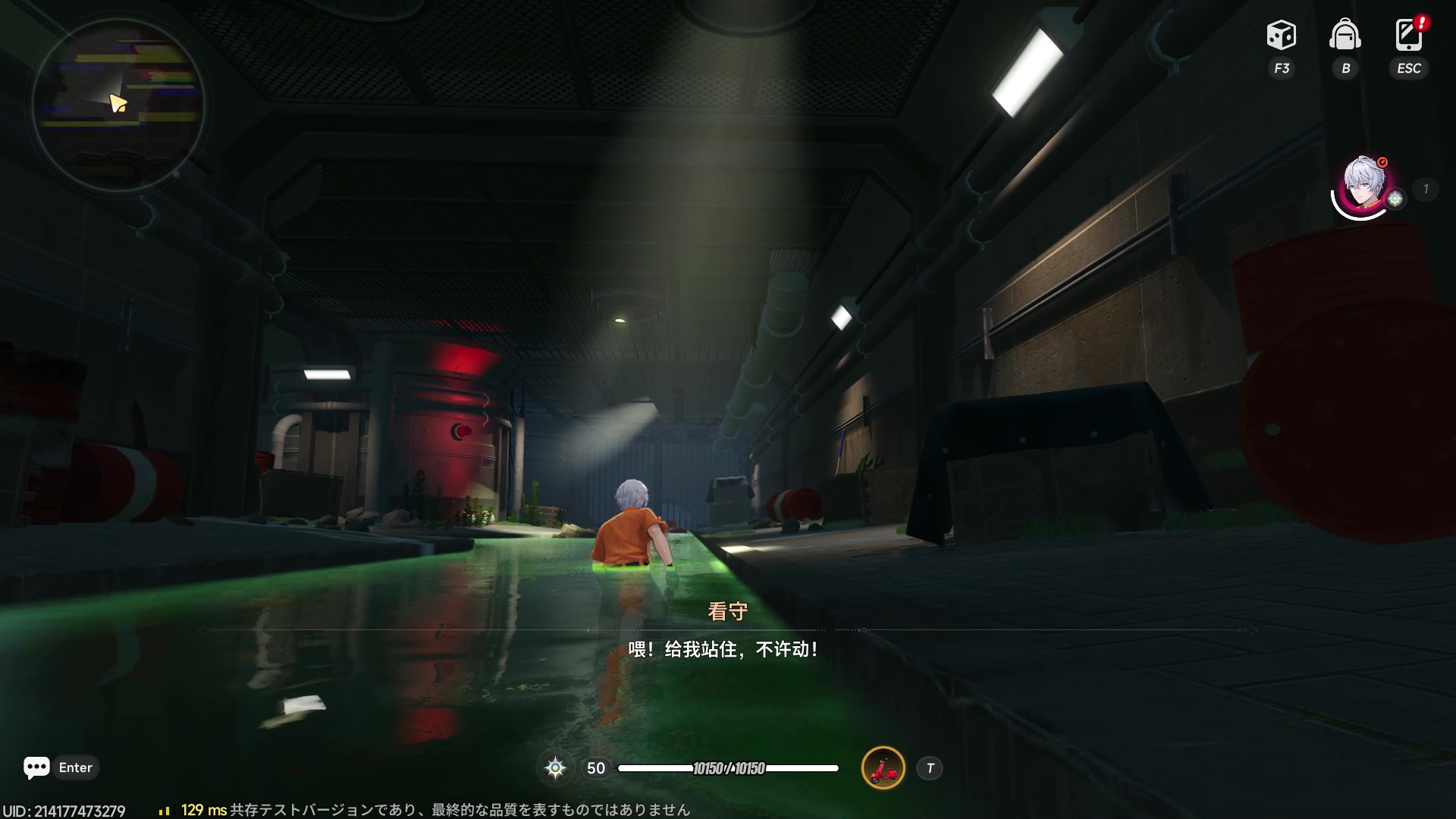Open the circular minimap
Viewport: 1456px width, 819px height.
pyautogui.click(x=118, y=104)
